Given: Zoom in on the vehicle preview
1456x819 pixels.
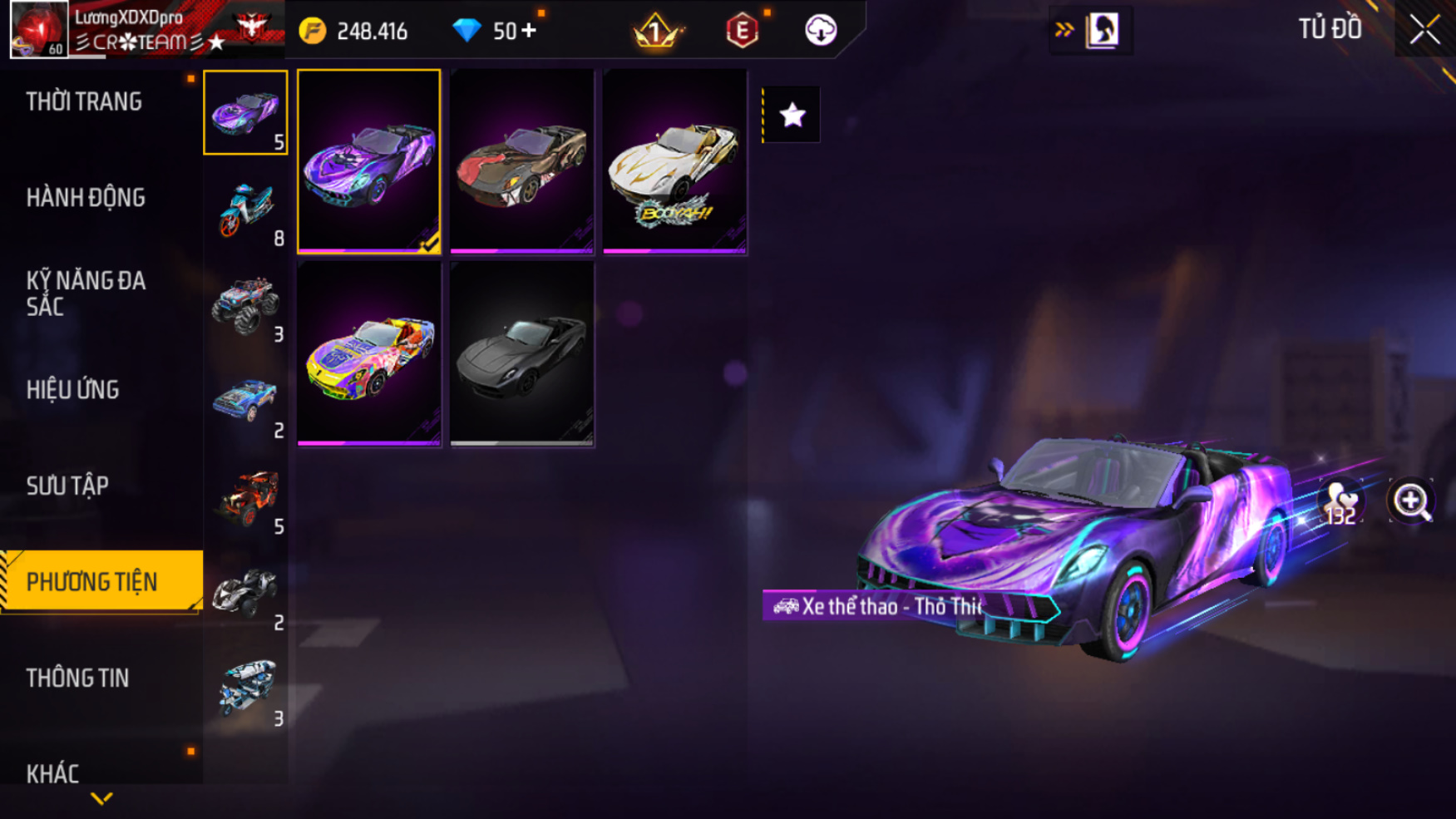Looking at the screenshot, I should coord(1411,501).
